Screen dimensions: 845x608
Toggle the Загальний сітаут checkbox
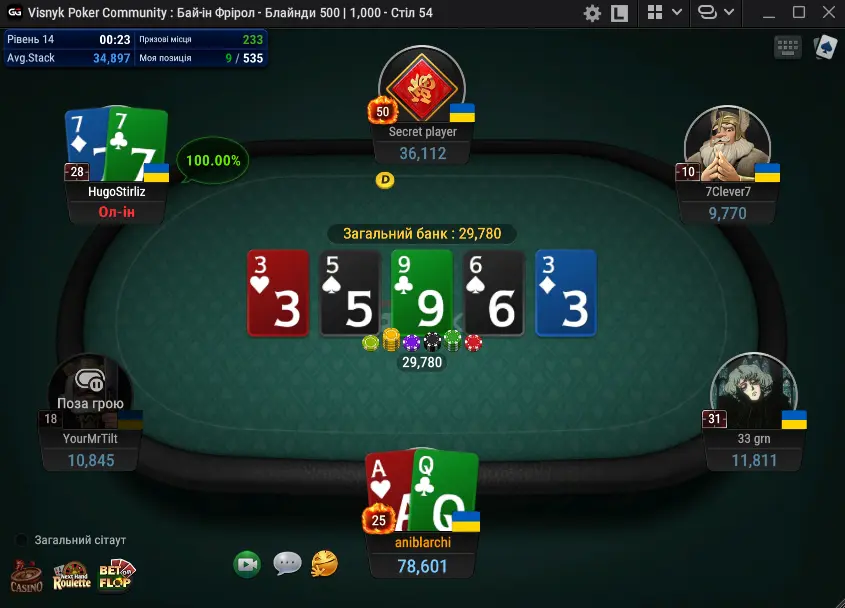pos(22,540)
